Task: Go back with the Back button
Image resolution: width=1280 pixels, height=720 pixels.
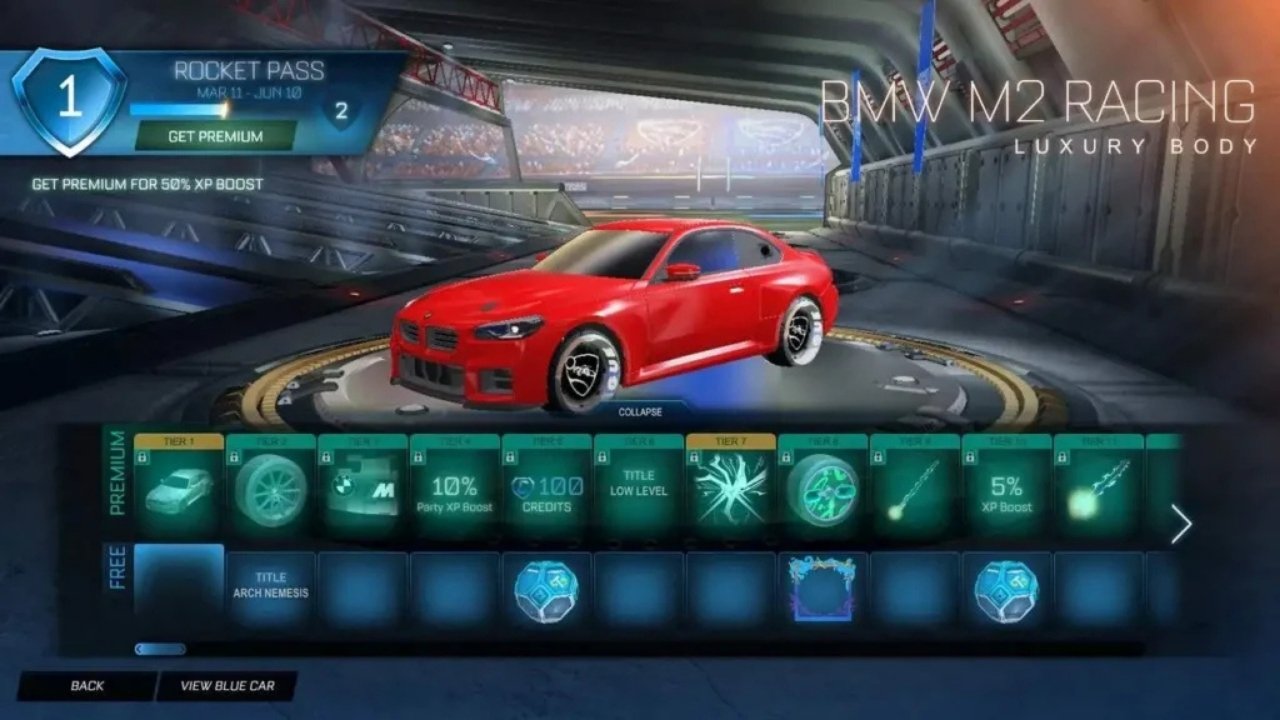Action: pyautogui.click(x=87, y=686)
